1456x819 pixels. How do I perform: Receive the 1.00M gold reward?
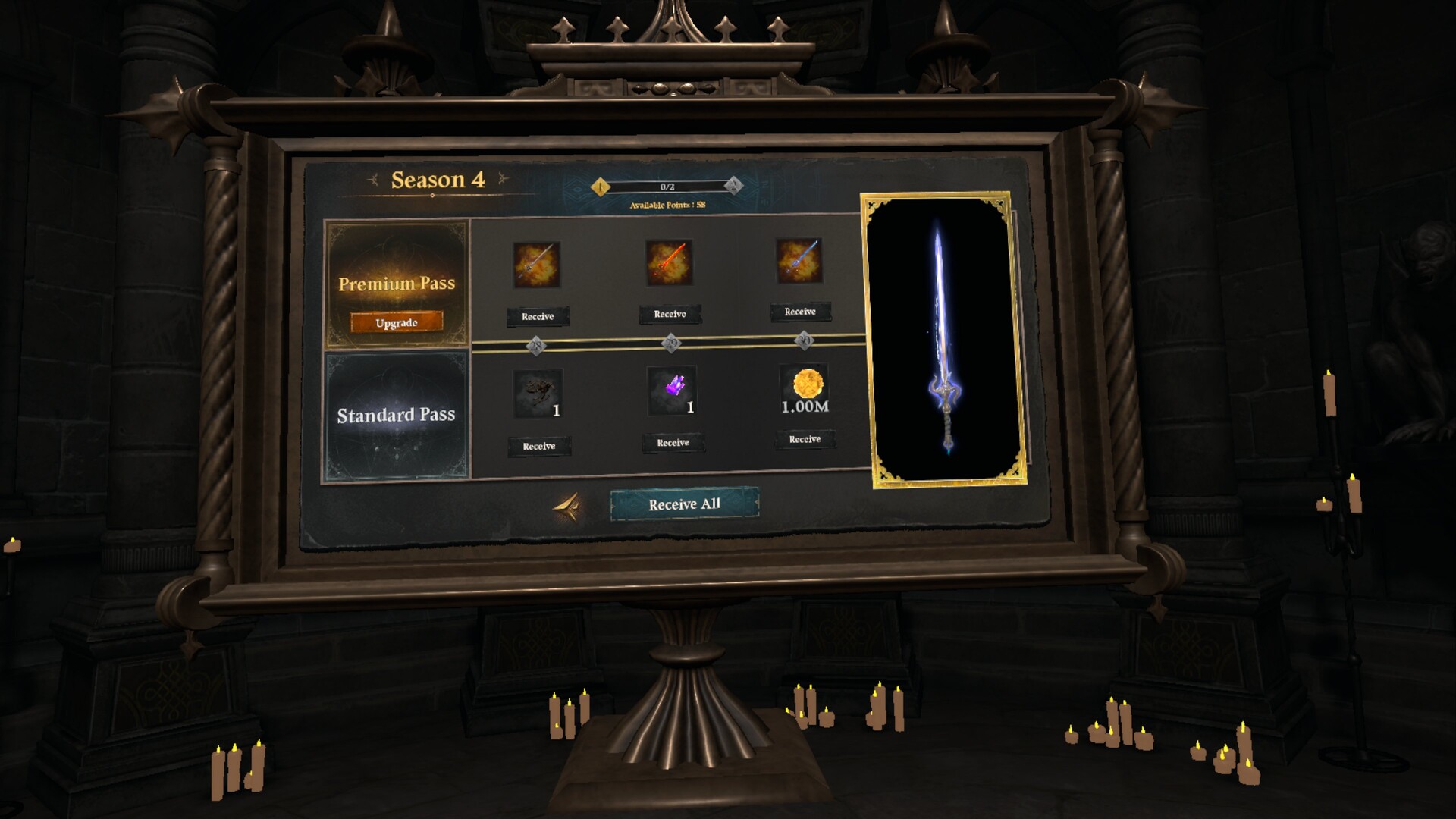click(x=803, y=439)
